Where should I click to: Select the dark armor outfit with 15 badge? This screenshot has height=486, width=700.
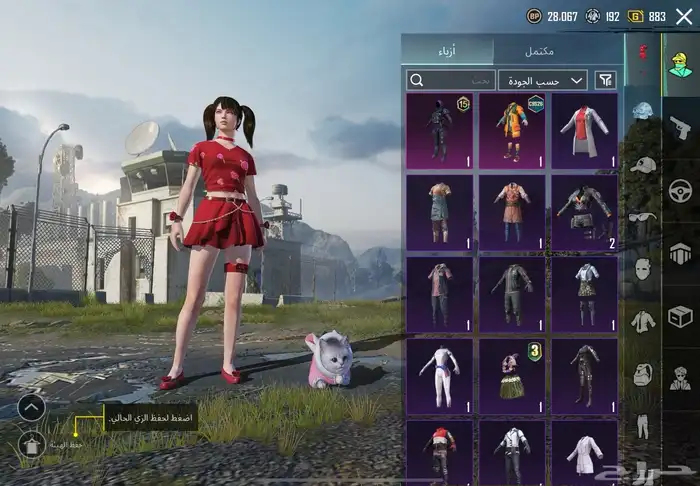click(x=440, y=130)
